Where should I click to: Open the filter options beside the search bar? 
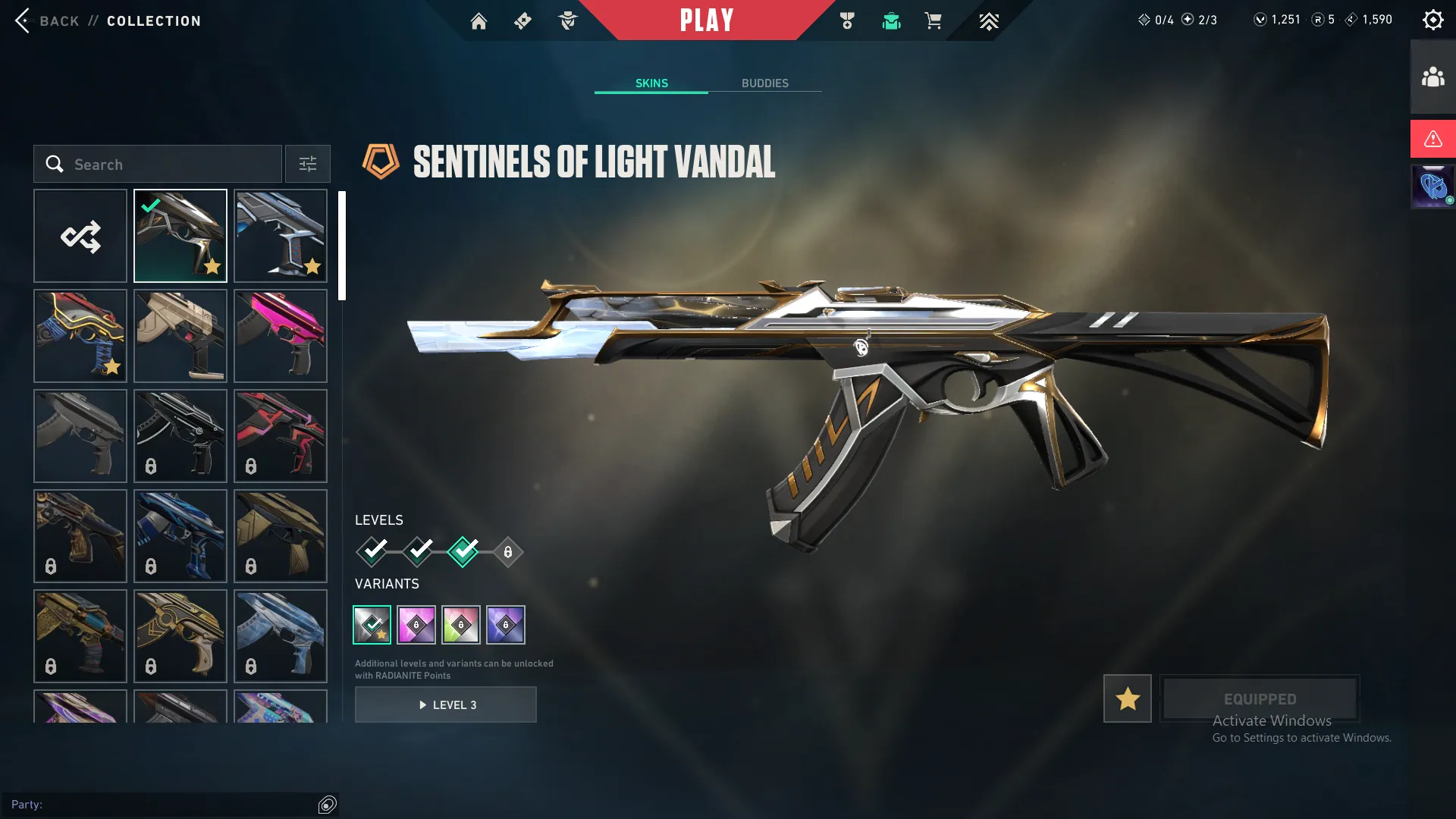click(307, 164)
